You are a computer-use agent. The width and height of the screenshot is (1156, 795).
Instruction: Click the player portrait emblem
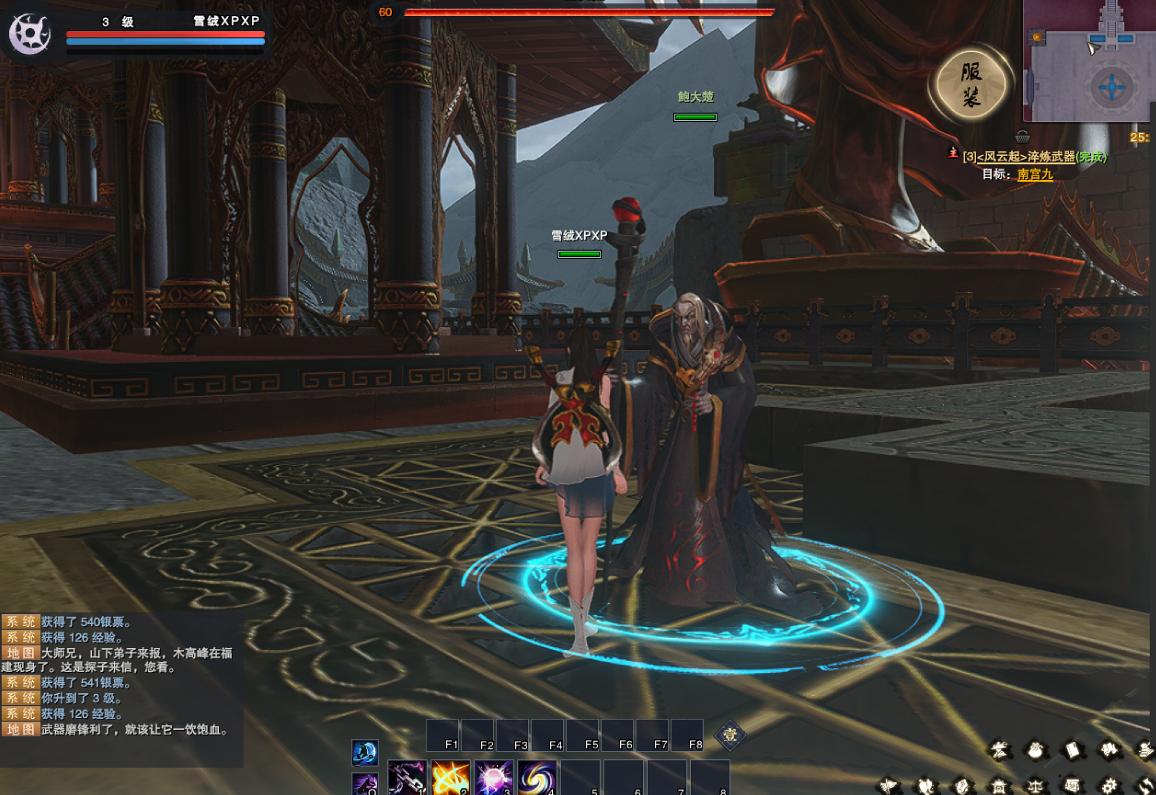click(30, 33)
